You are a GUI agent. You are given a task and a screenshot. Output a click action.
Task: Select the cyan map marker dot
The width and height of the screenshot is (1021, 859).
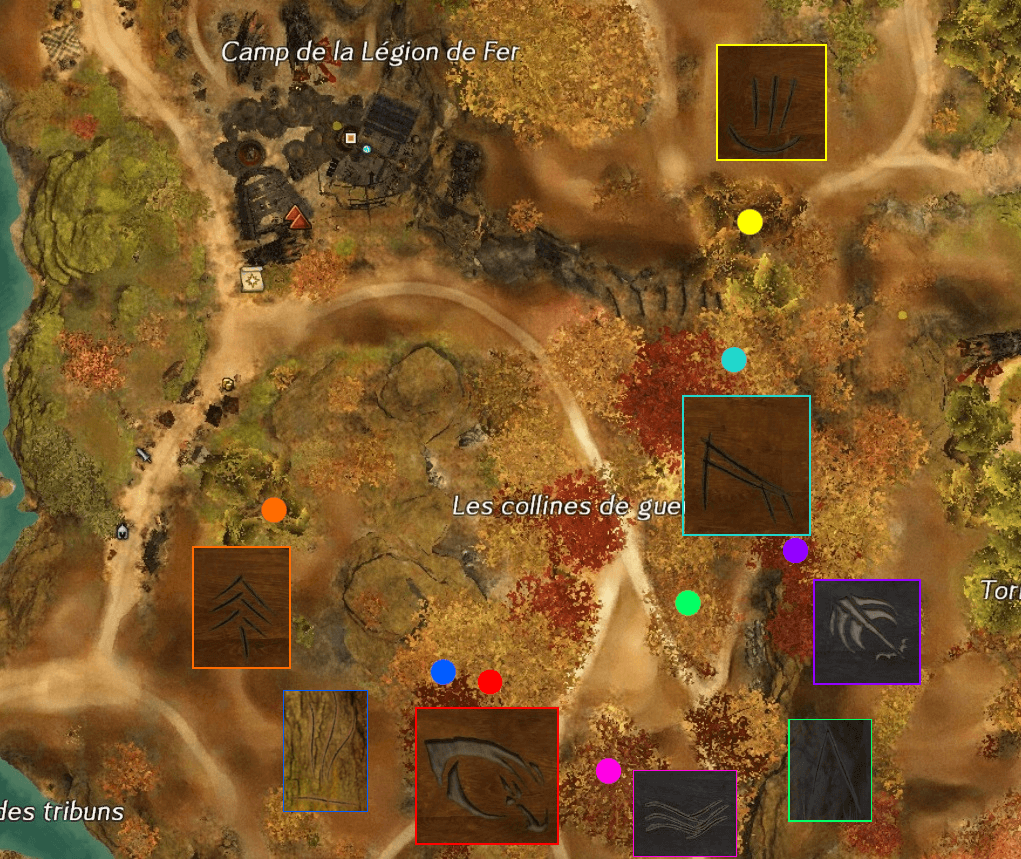tap(734, 360)
